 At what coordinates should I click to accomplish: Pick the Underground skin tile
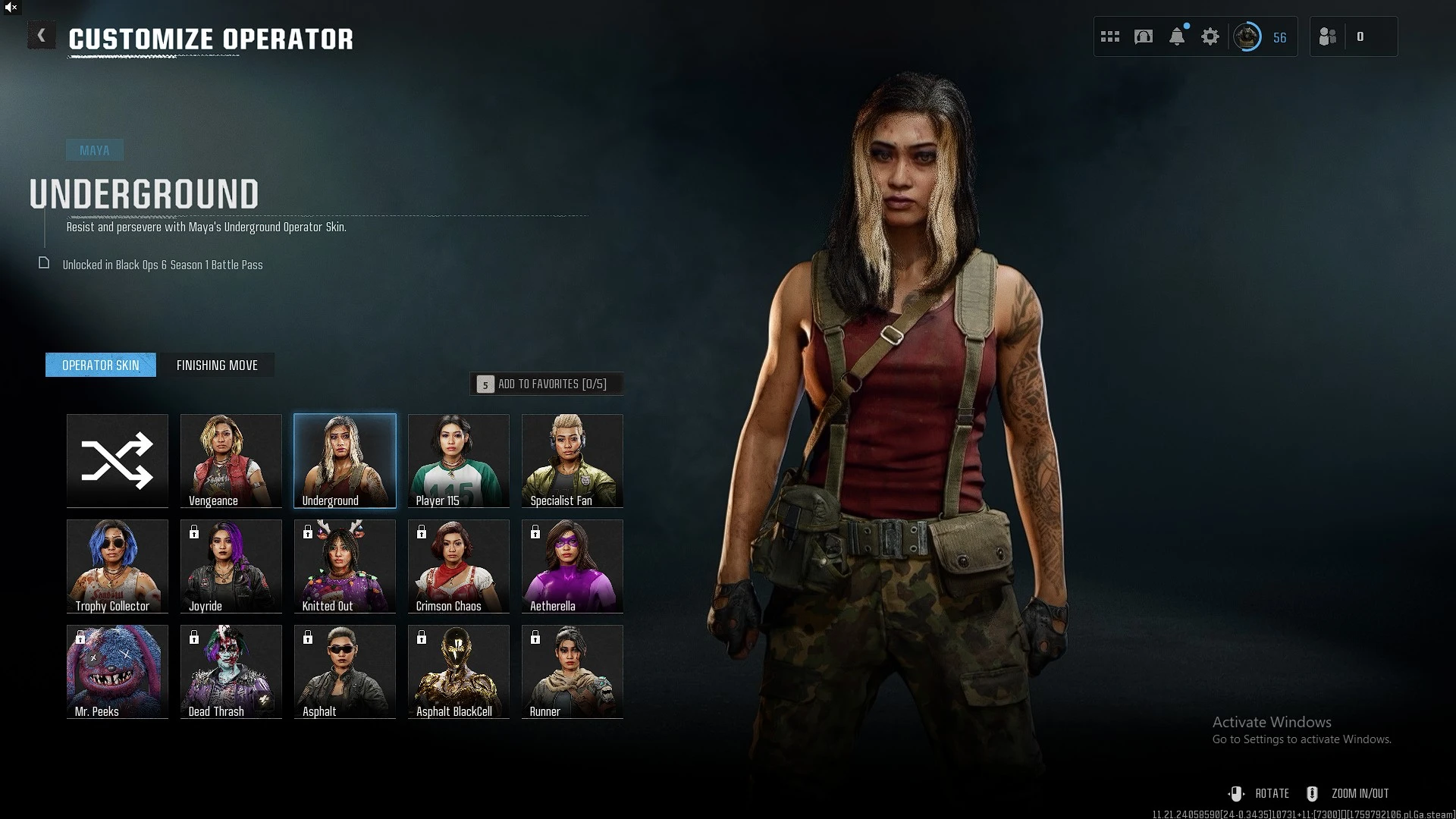(345, 460)
